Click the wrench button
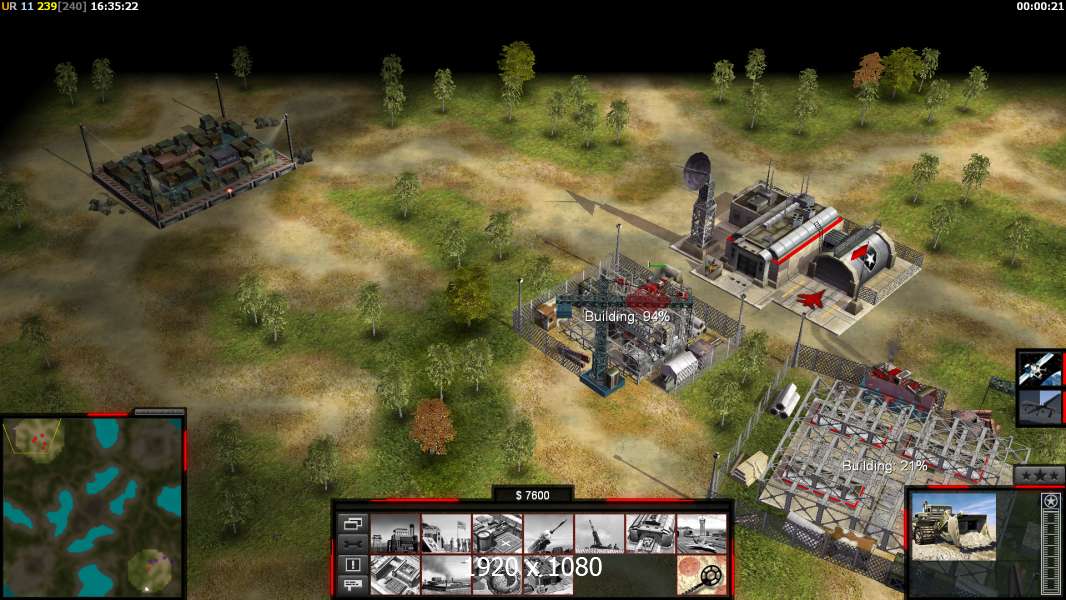1066x600 pixels. pyautogui.click(x=353, y=543)
